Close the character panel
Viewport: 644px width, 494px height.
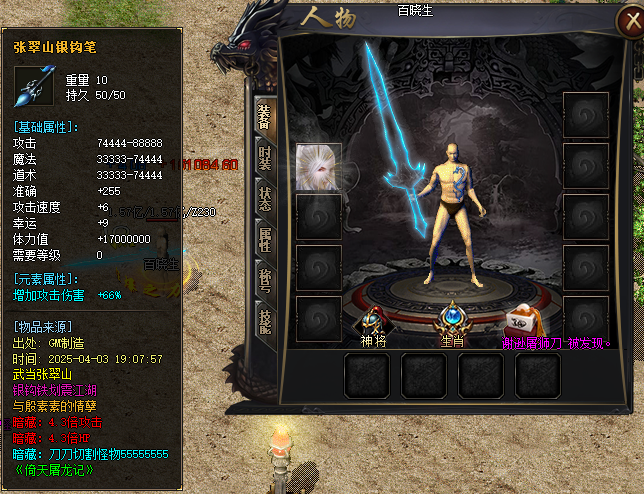[x=621, y=24]
